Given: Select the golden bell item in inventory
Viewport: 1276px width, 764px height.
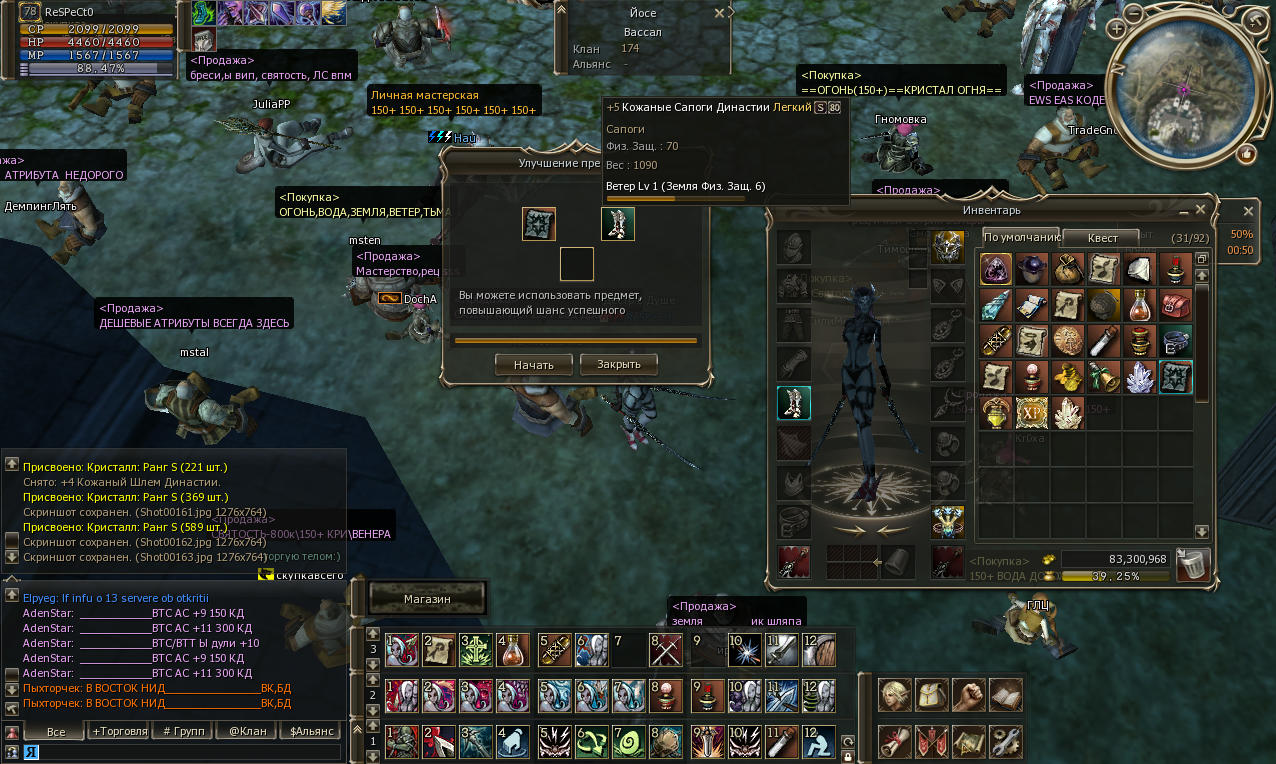Looking at the screenshot, I should coord(1104,376).
